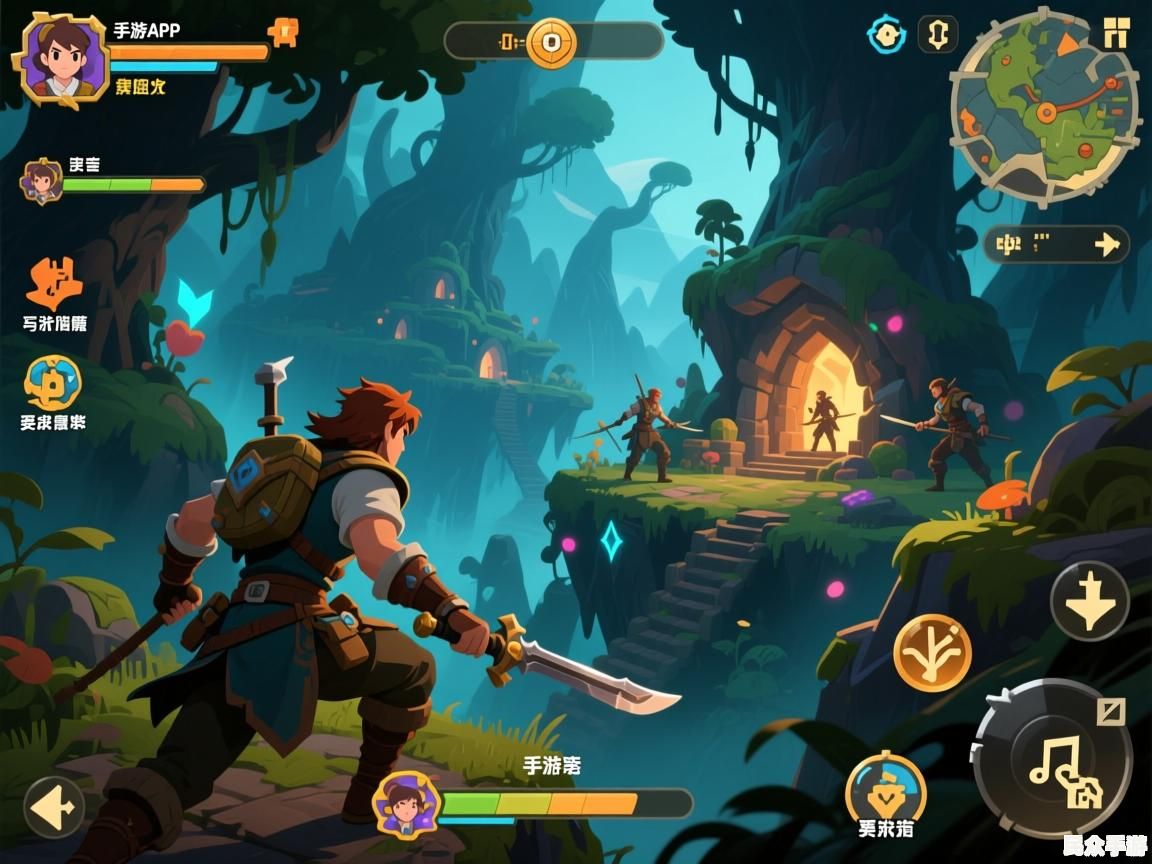The image size is (1152, 864).
Task: Select the party member portrait
Action: [x=42, y=181]
